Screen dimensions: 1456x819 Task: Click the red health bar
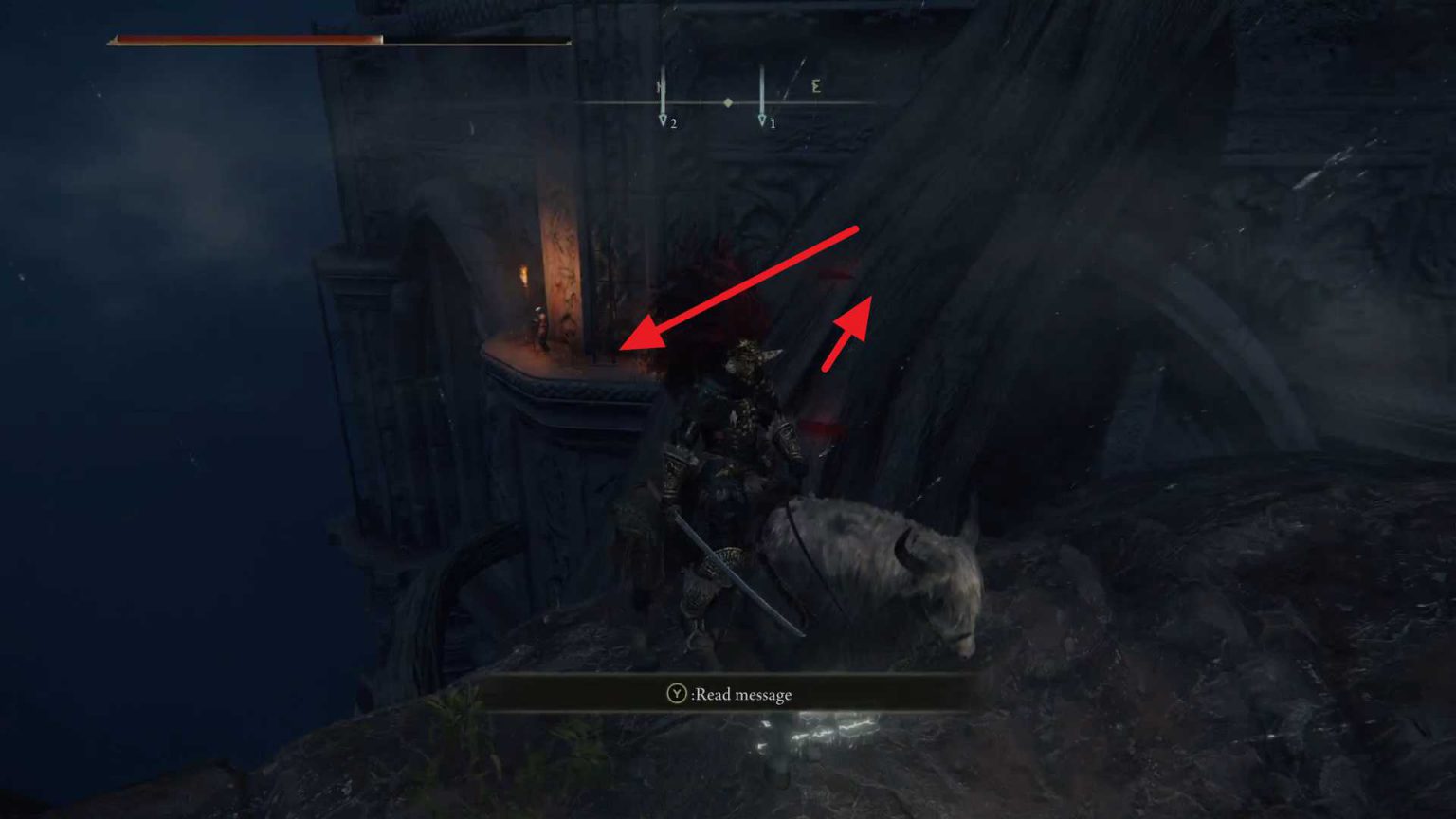(x=246, y=40)
